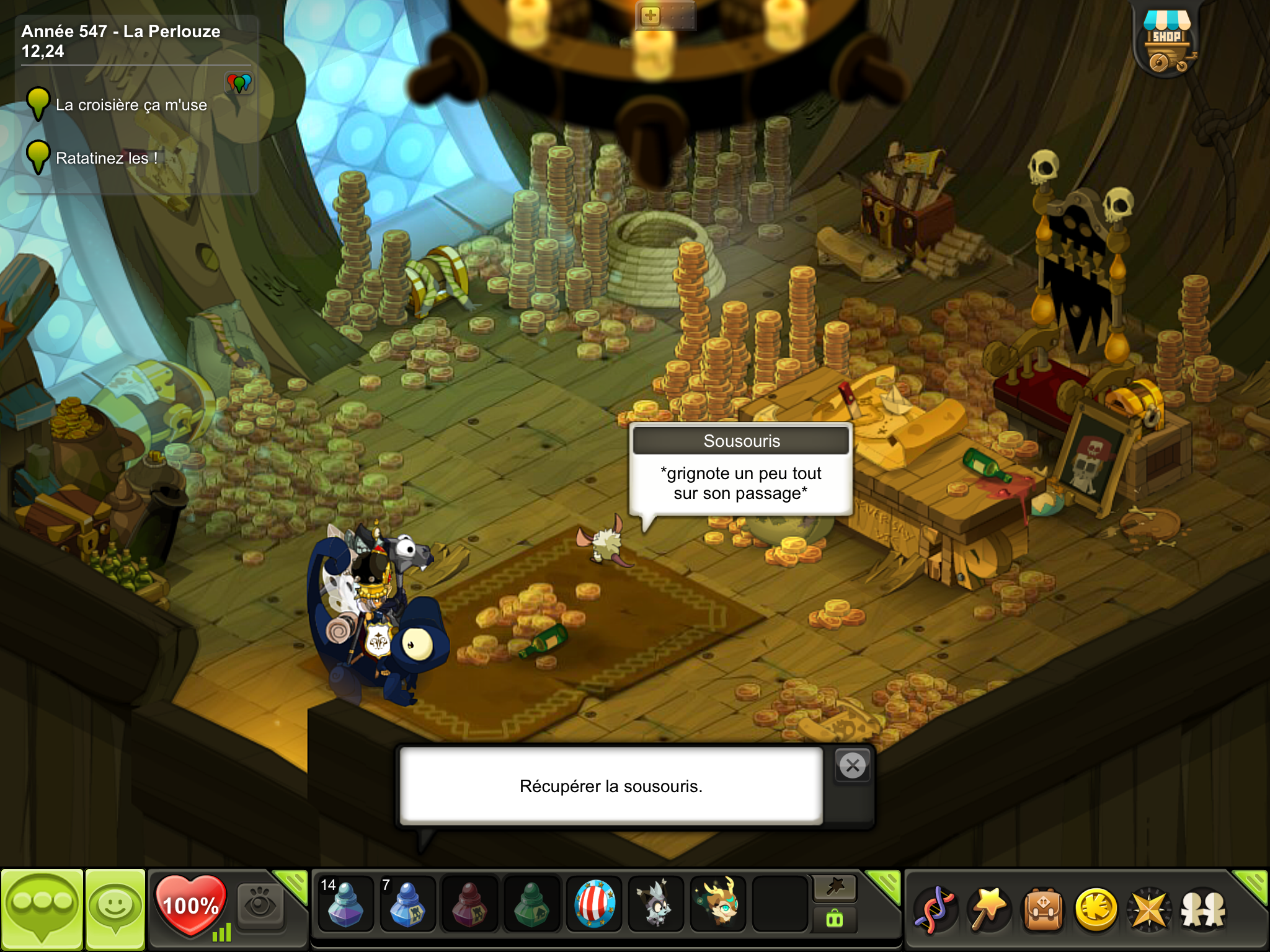Select the "La croisière ça m'use" quest
The height and width of the screenshot is (952, 1270).
click(x=131, y=105)
